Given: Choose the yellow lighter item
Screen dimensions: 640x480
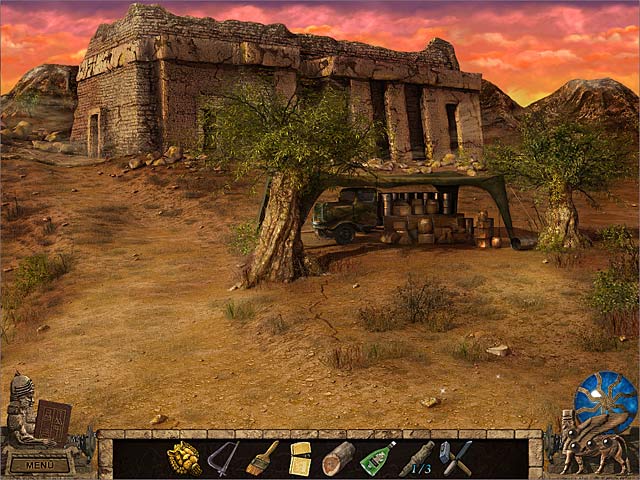Looking at the screenshot, I should 300,457.
